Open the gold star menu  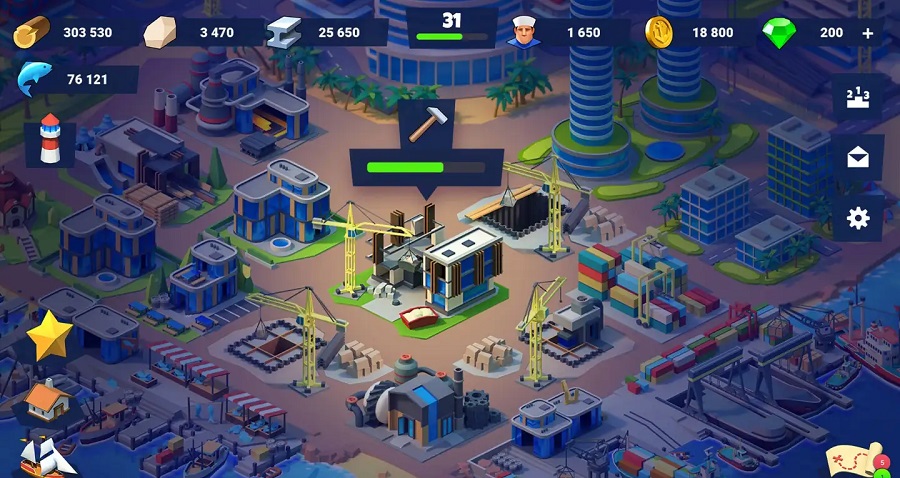click(x=48, y=337)
